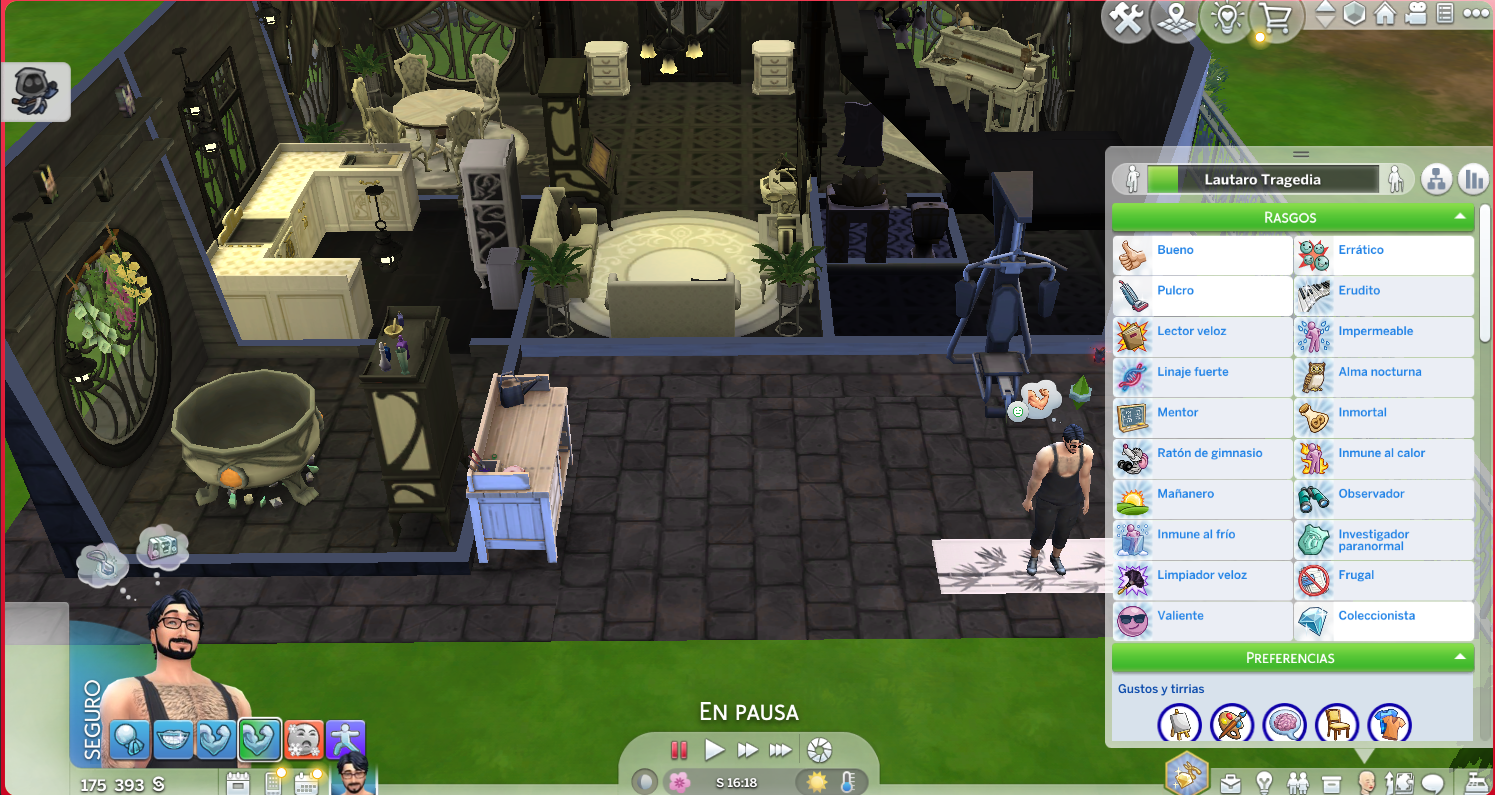Open the ellipsis options menu in the toolbar
The image size is (1495, 795).
tap(1480, 15)
